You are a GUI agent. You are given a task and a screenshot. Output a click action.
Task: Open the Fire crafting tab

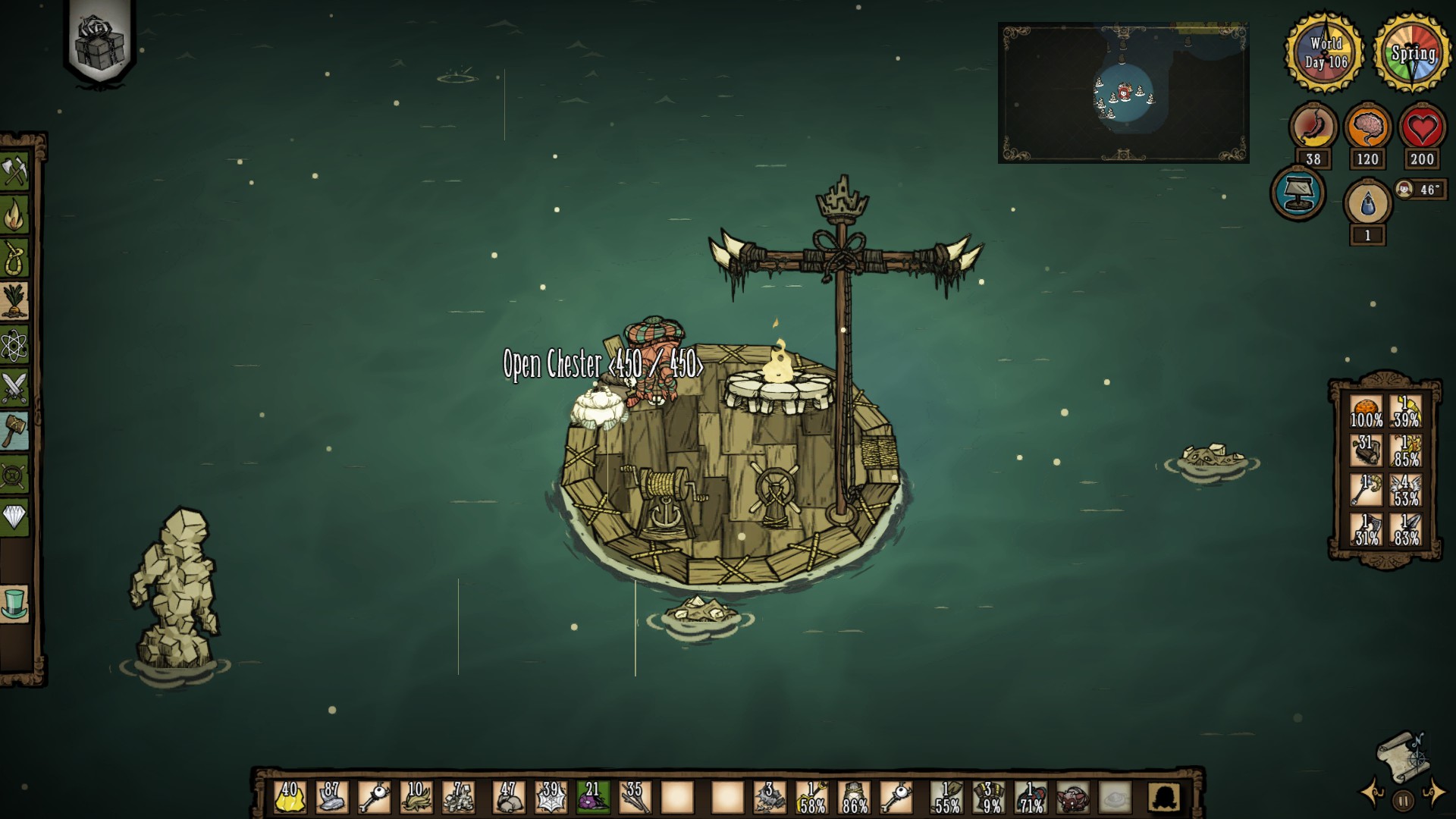(14, 215)
